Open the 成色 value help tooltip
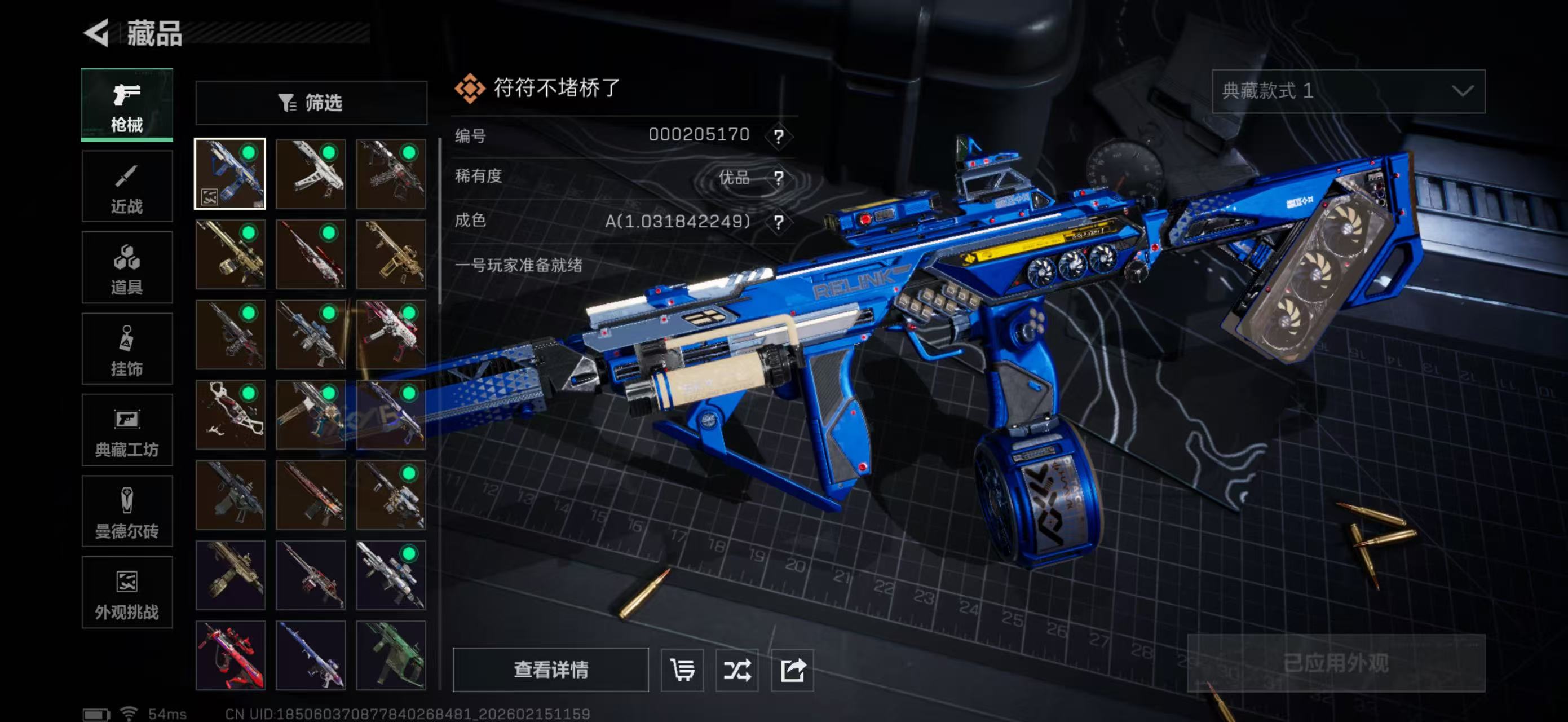 point(779,222)
